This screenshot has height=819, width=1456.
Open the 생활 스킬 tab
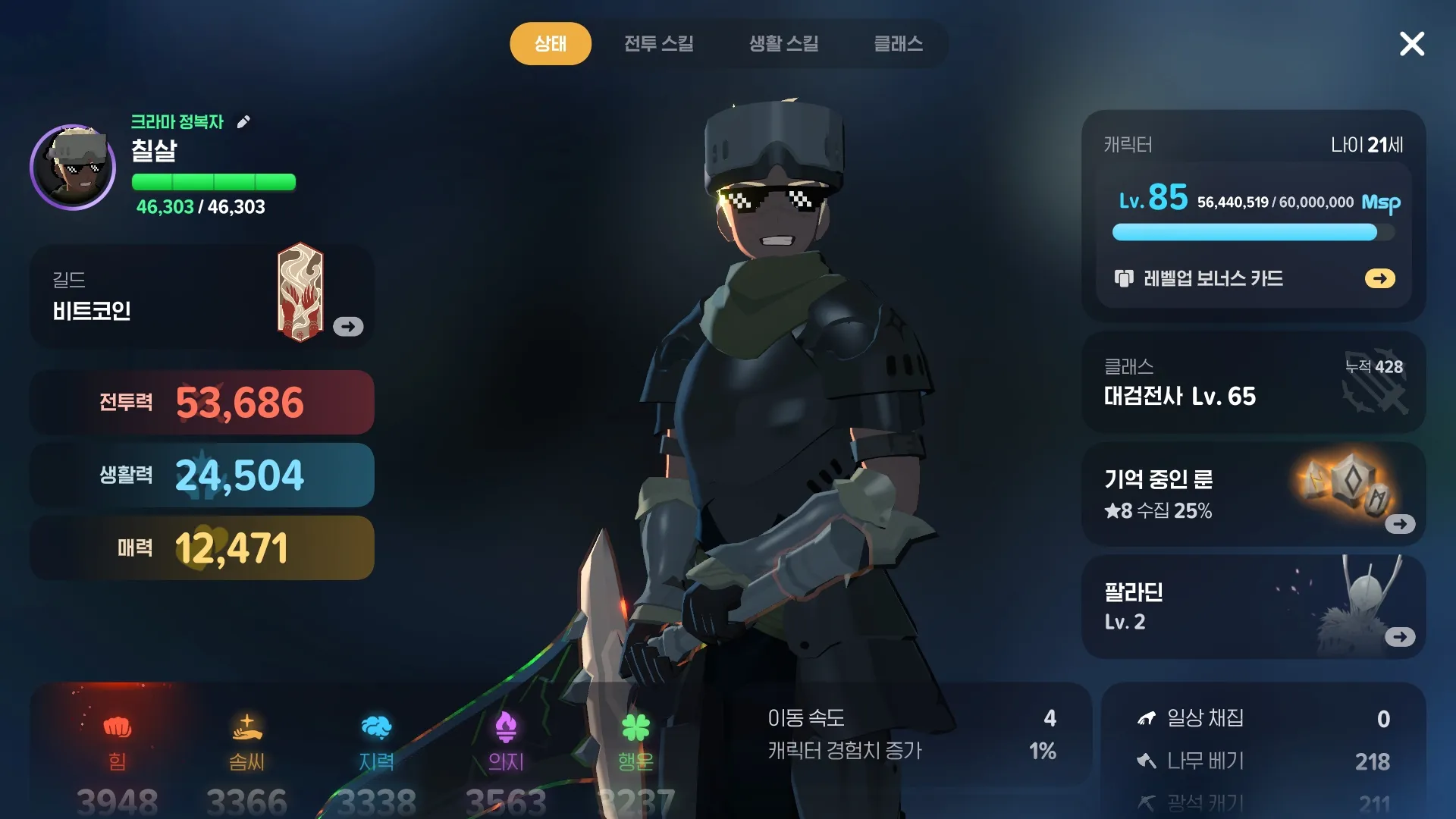click(x=783, y=43)
